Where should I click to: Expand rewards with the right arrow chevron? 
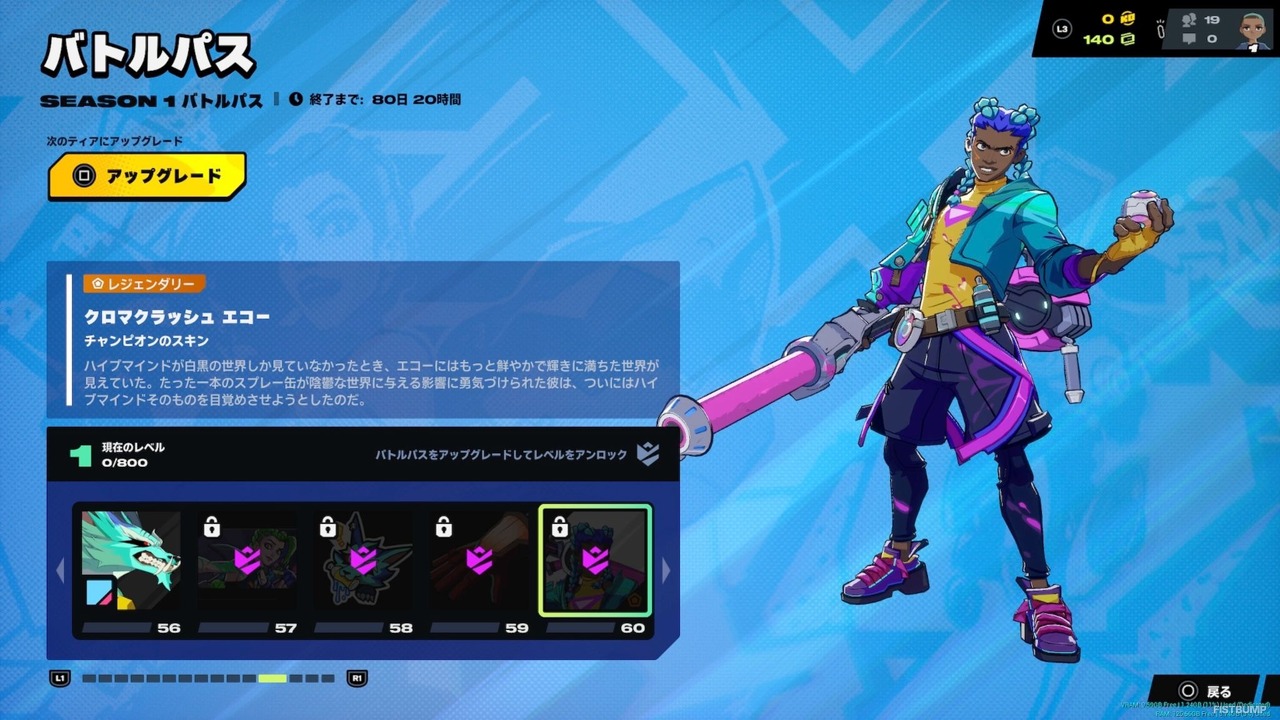[666, 572]
